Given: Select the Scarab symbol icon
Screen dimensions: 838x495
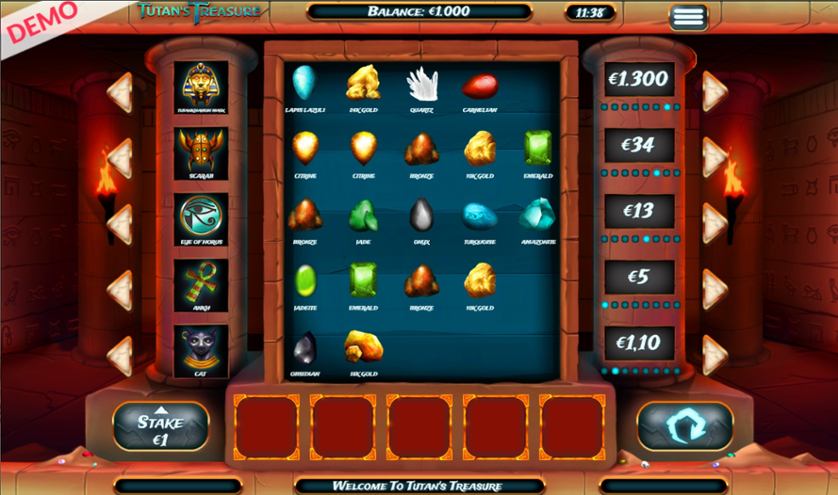Looking at the screenshot, I should point(201,152).
